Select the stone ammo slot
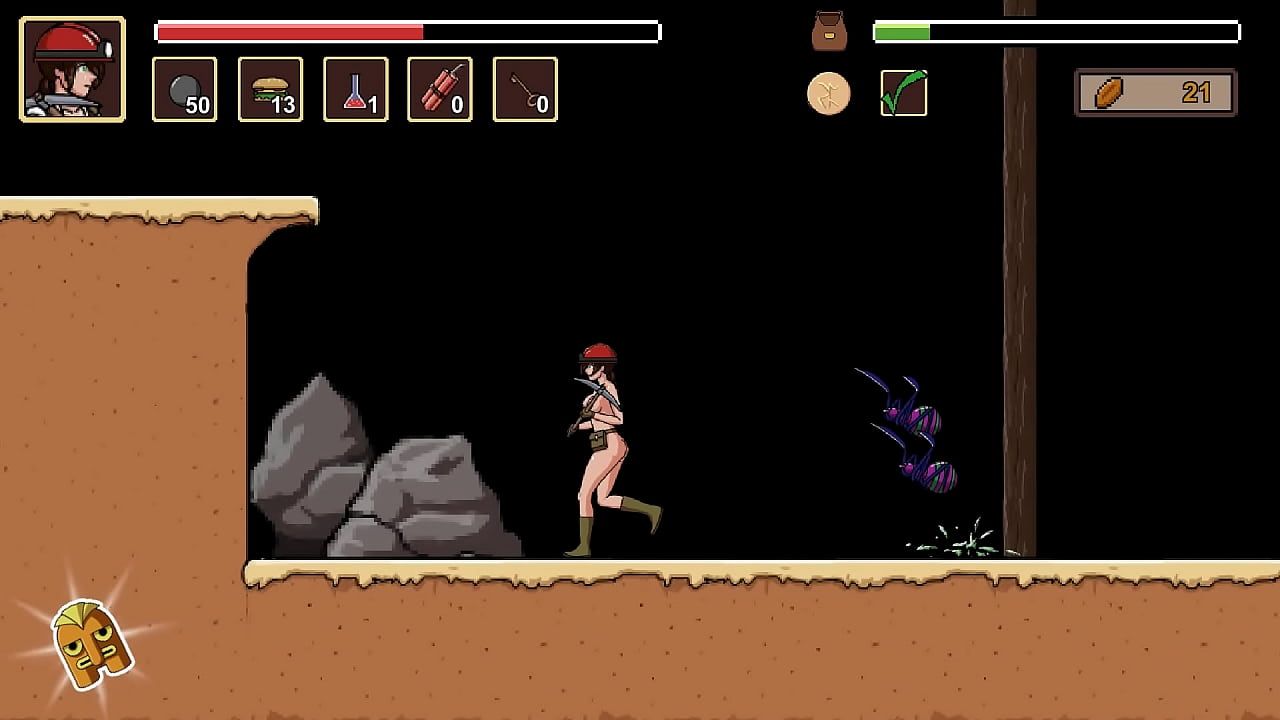 [184, 90]
